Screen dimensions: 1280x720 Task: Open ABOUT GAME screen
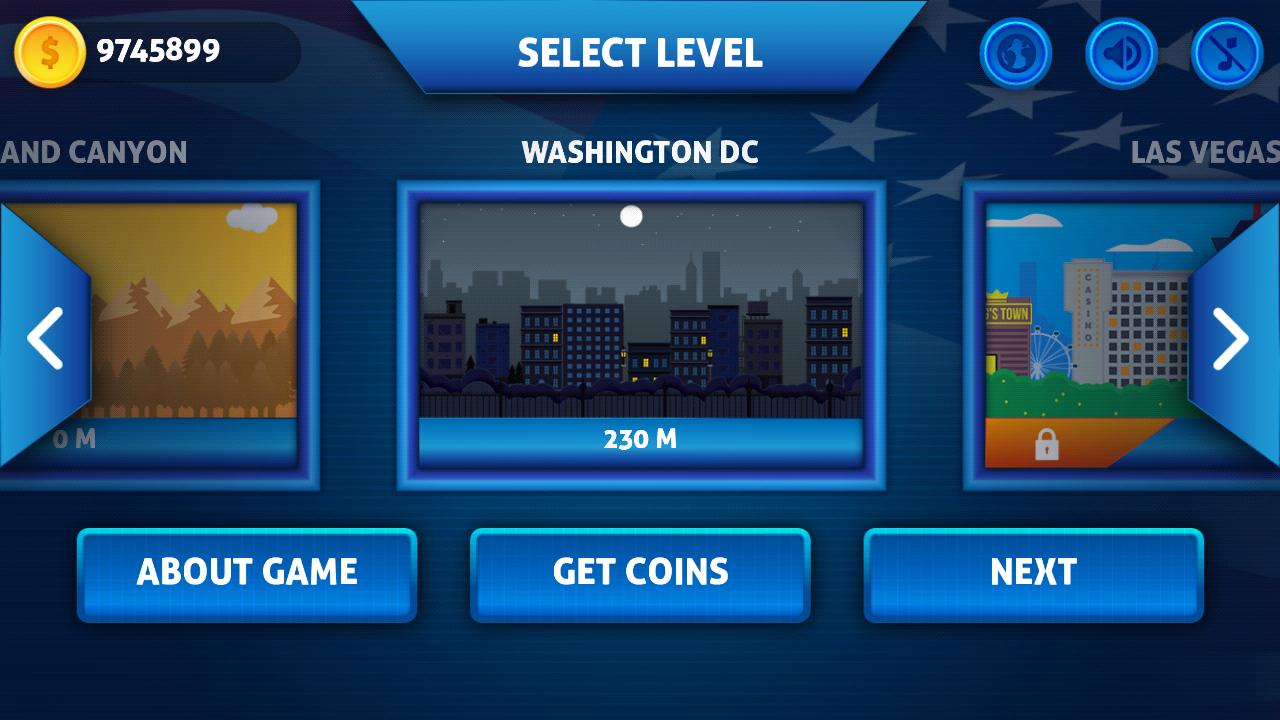point(246,572)
